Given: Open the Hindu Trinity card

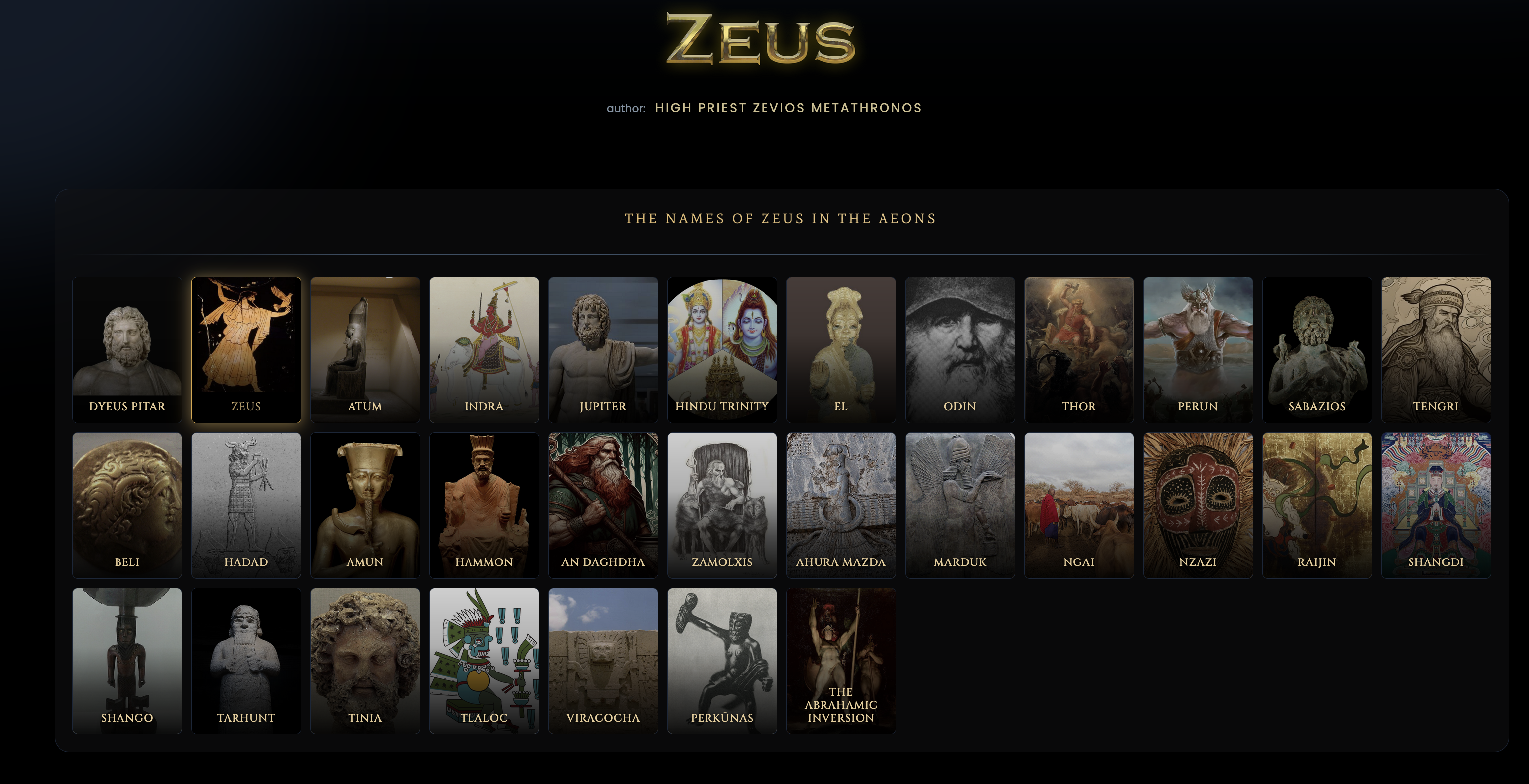Looking at the screenshot, I should 722,349.
